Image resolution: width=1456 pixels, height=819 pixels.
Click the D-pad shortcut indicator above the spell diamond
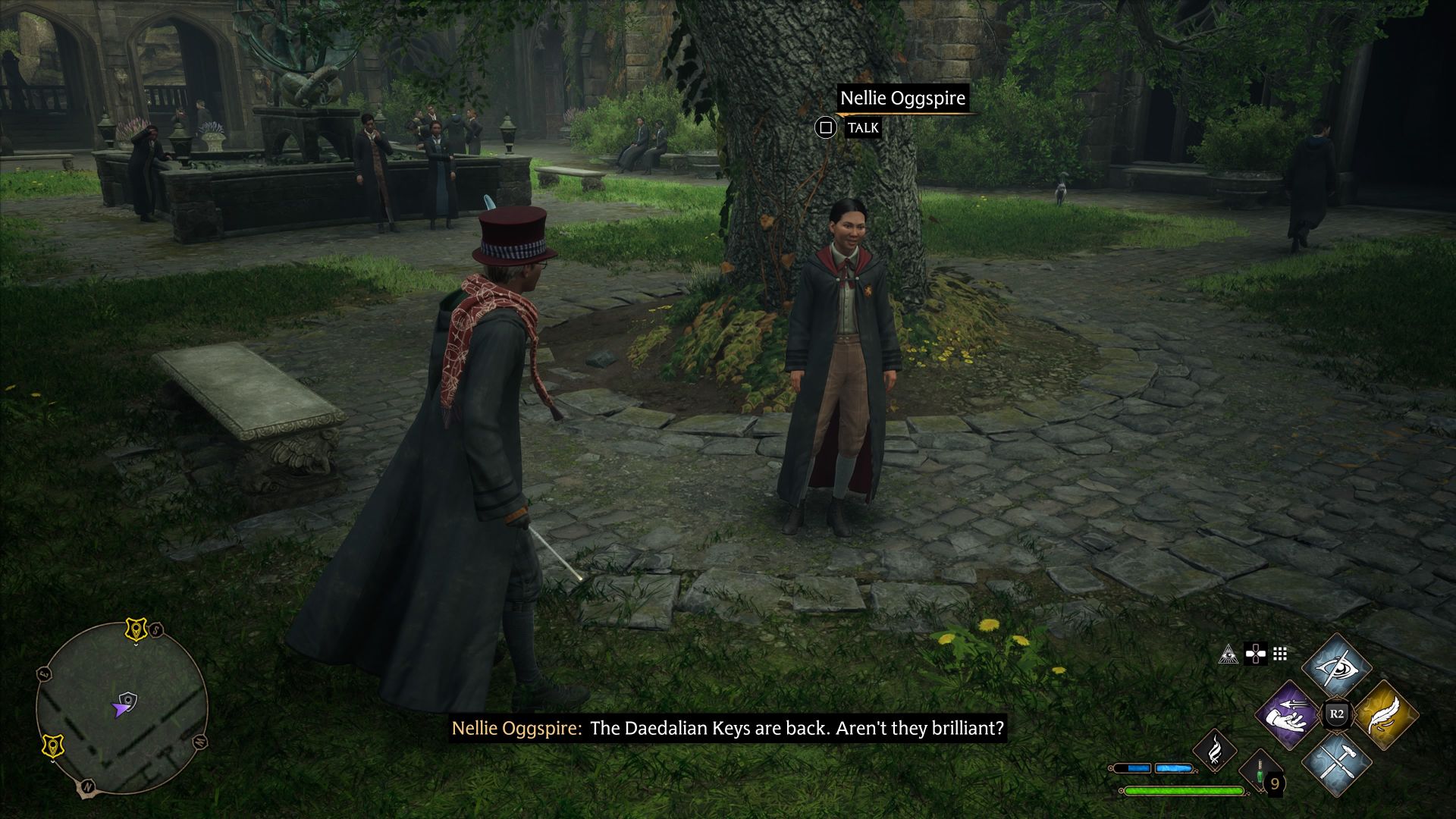coord(1255,654)
